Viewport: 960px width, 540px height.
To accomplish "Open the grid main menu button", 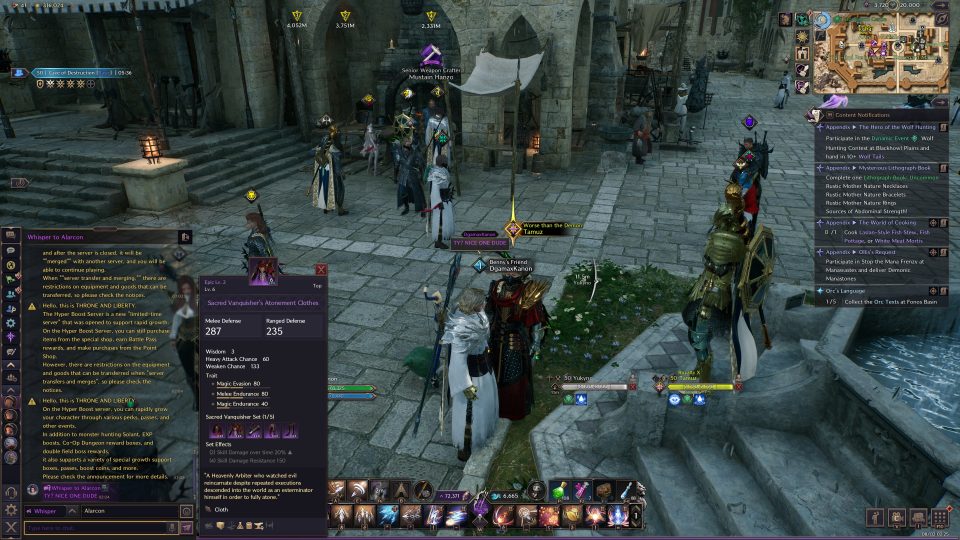I will [x=940, y=517].
